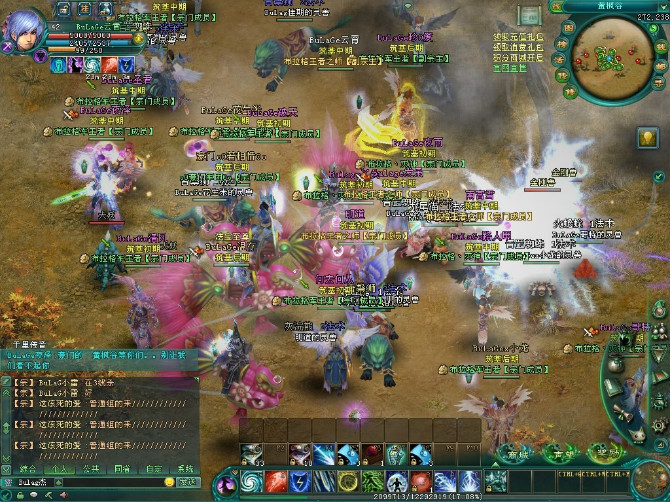Click the 发送 send button
The width and height of the screenshot is (670, 502).
coord(187,483)
